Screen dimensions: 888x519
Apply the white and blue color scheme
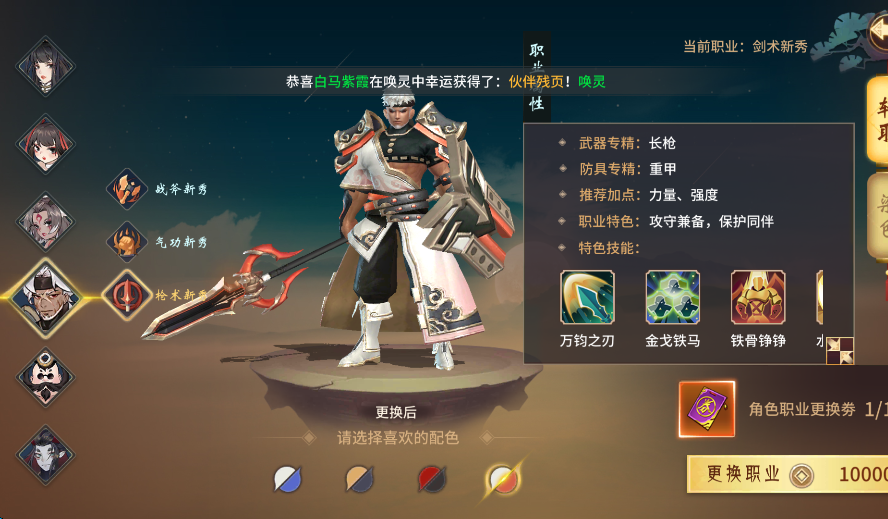pyautogui.click(x=288, y=479)
